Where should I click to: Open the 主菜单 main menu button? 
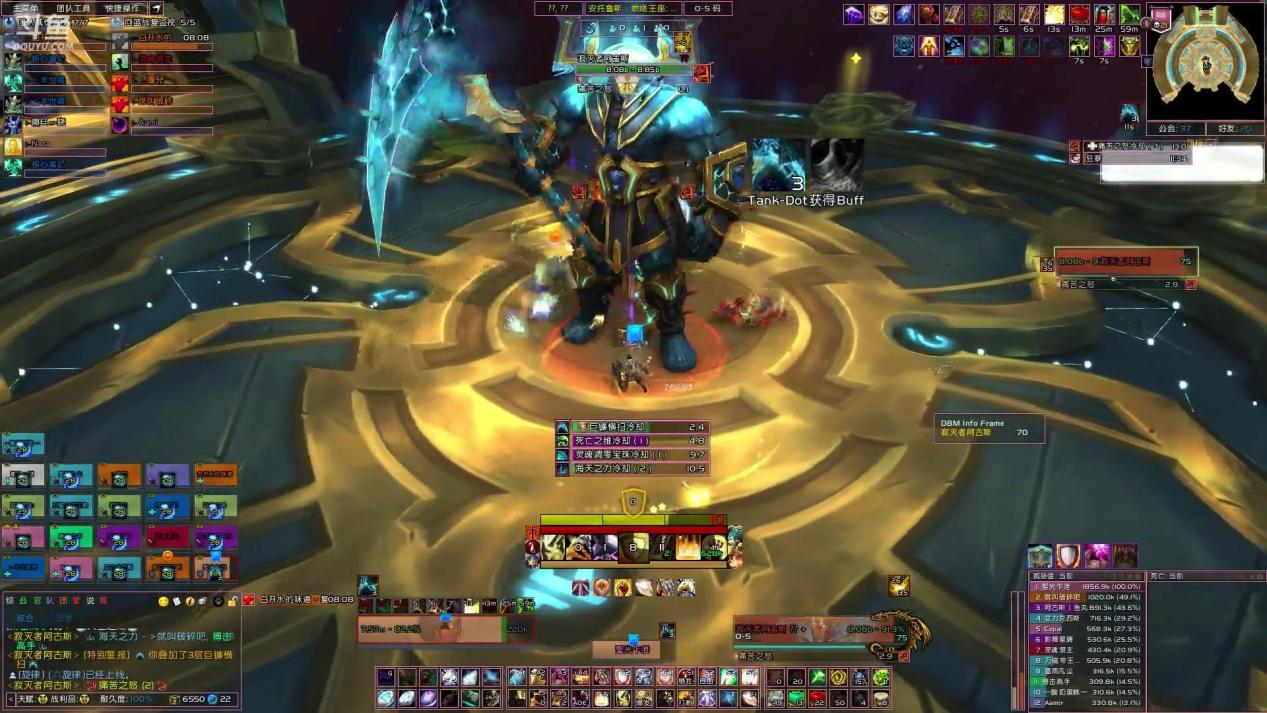[x=25, y=8]
